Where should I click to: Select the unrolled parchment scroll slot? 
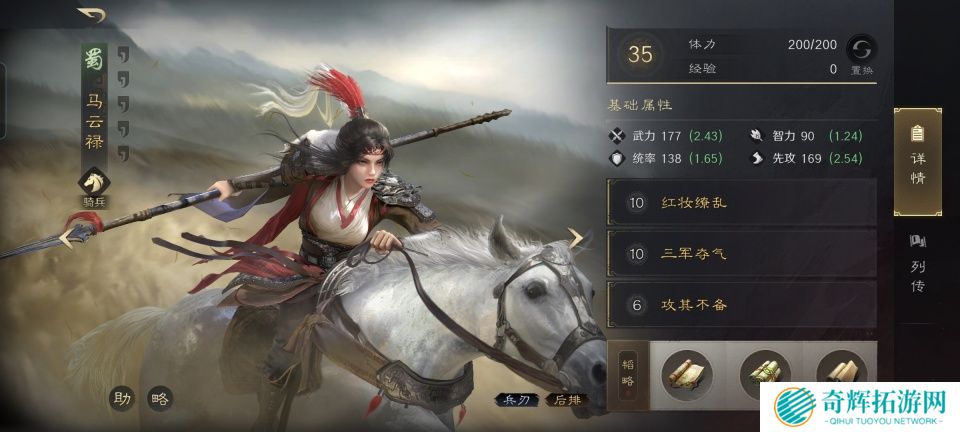688,373
